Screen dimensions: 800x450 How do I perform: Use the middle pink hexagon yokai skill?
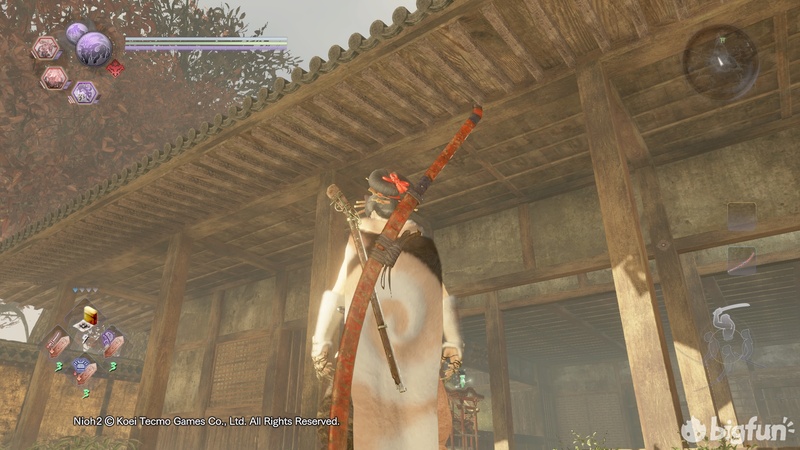tap(55, 78)
